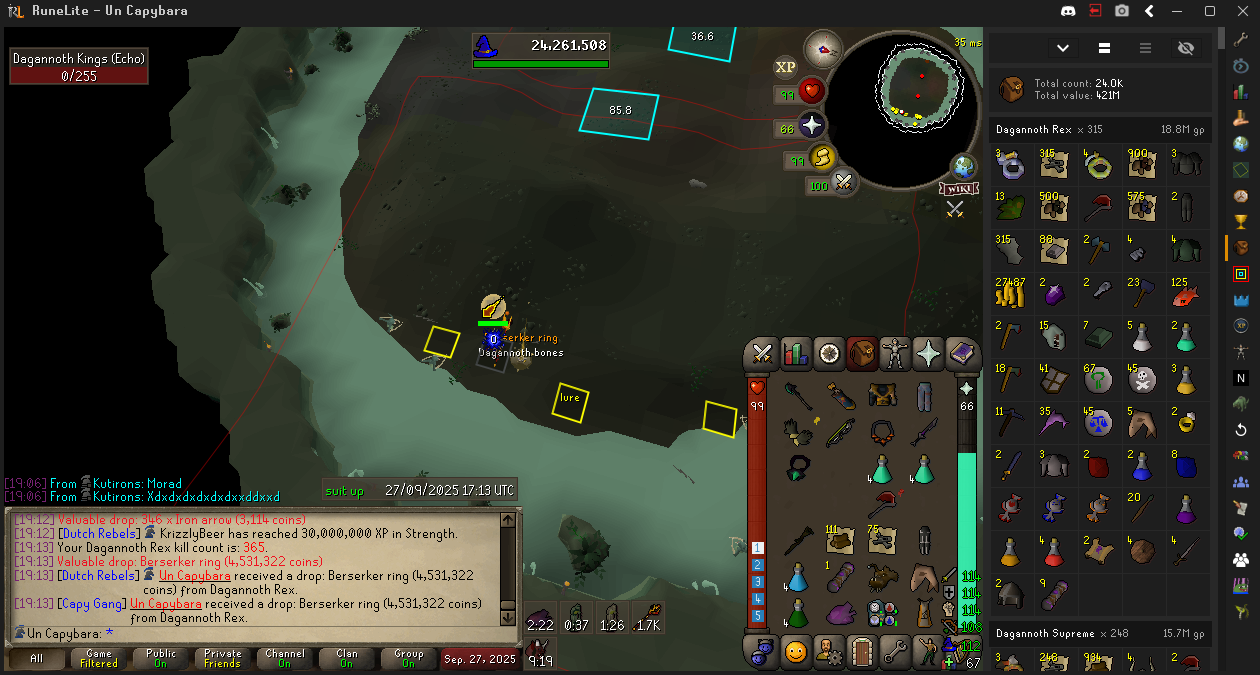Activate quick prayers orb
1260x675 pixels.
tap(811, 126)
